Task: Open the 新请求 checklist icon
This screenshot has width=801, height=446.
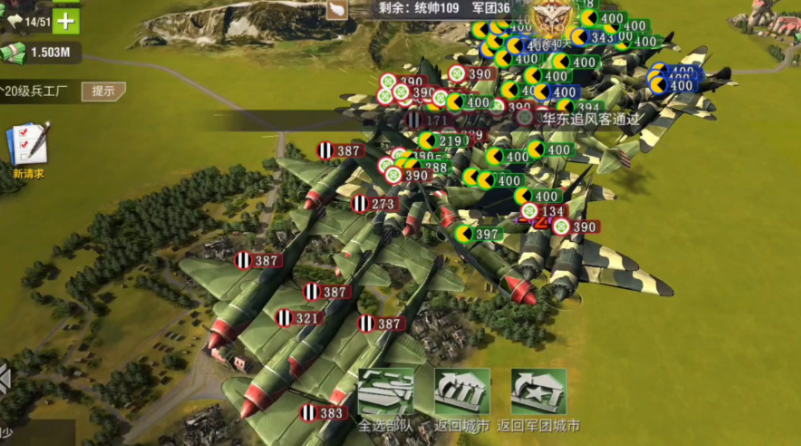Action: pos(27,146)
